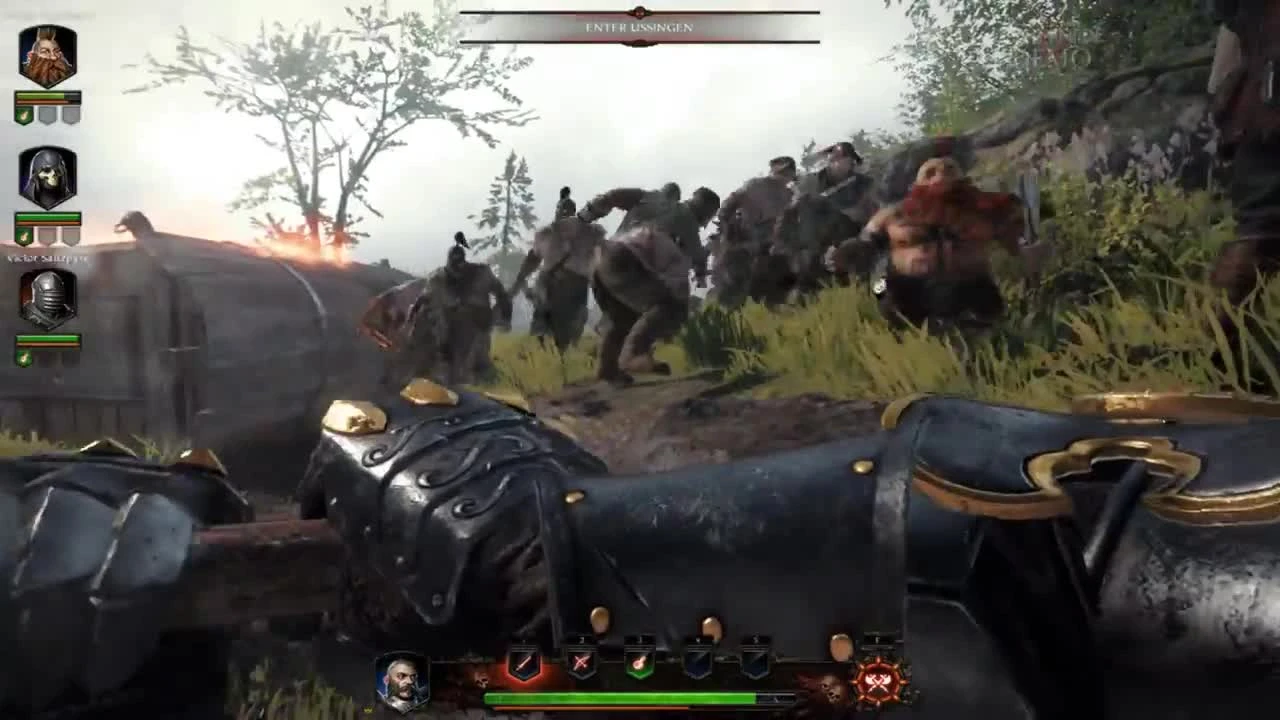Select the empty weapon slot 5
Viewport: 1280px width, 720px height.
(x=757, y=663)
